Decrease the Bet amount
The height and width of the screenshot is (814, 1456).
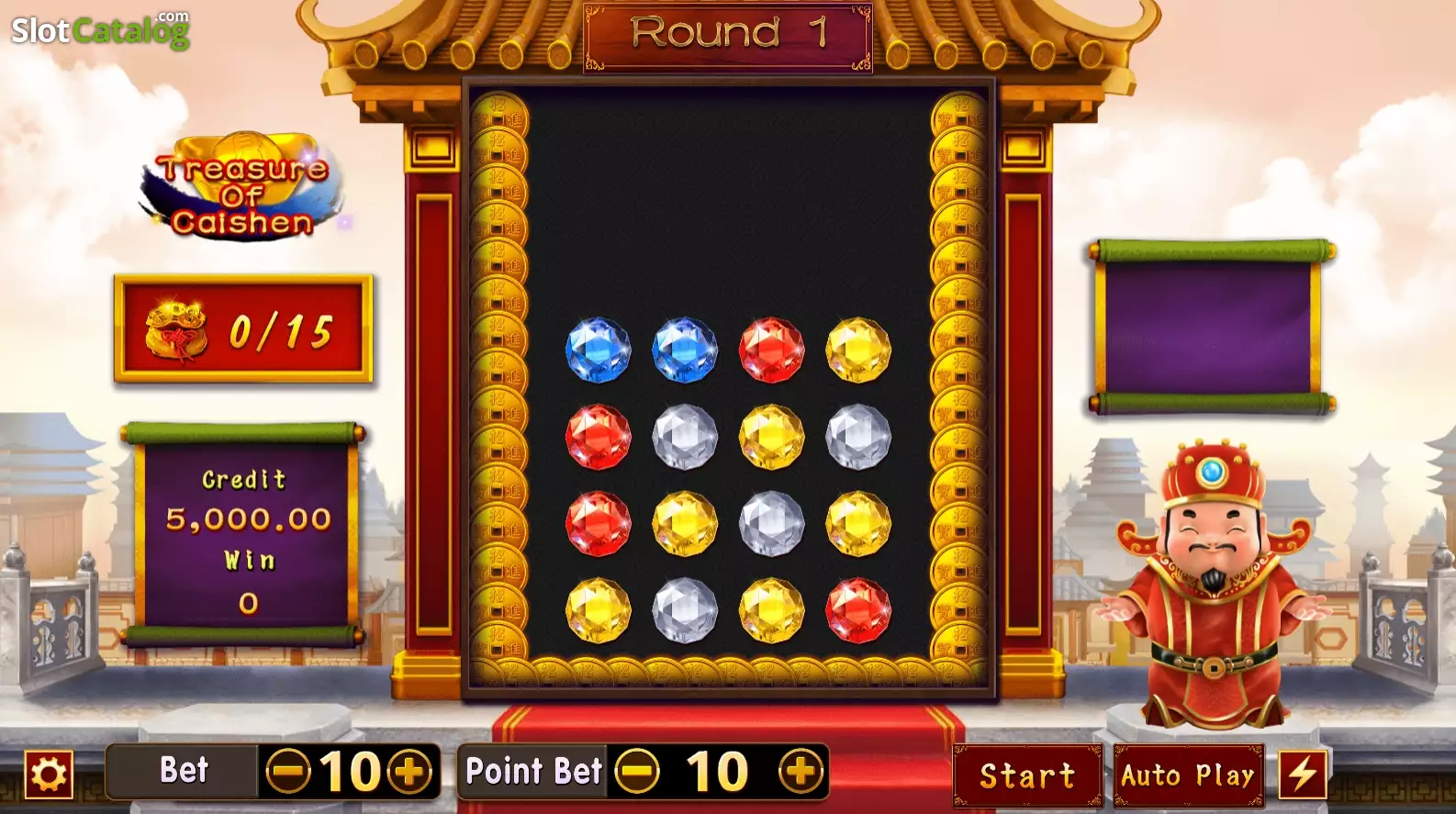287,772
